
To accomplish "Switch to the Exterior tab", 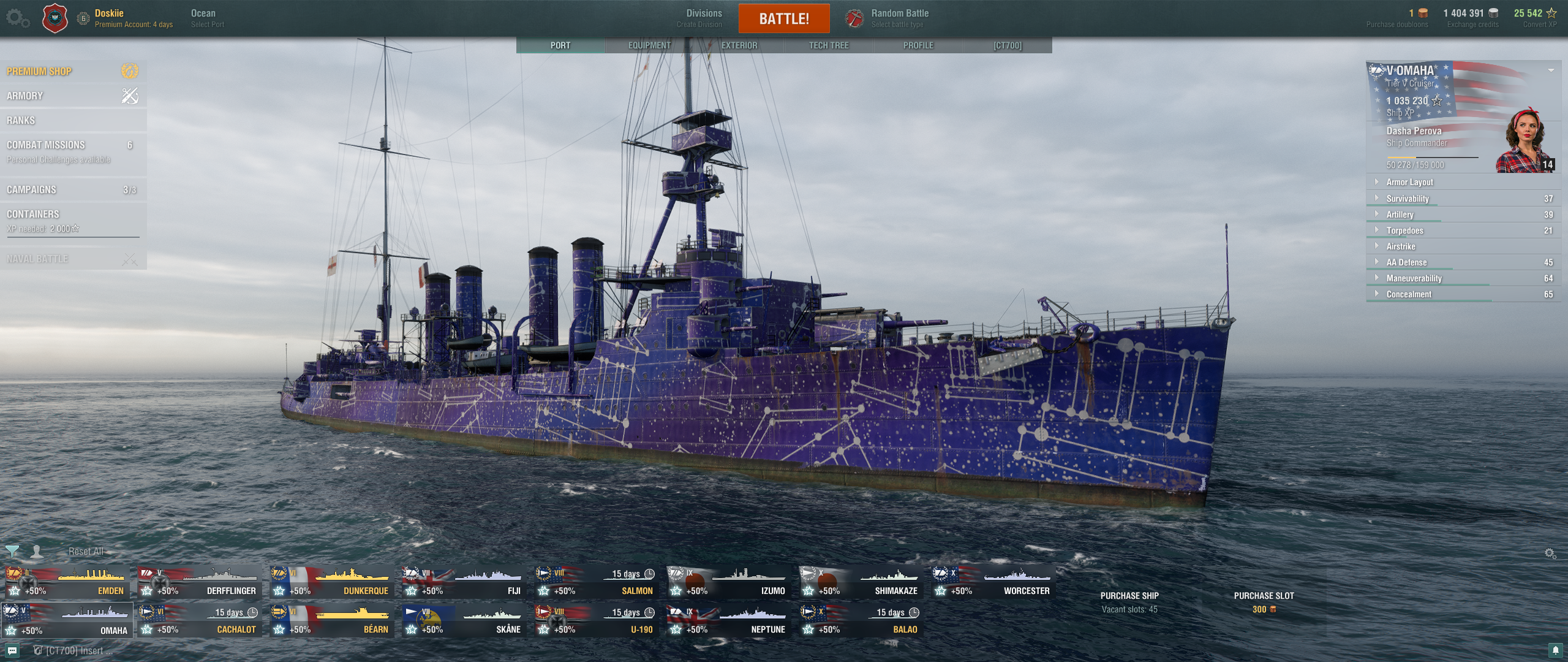I will click(739, 45).
